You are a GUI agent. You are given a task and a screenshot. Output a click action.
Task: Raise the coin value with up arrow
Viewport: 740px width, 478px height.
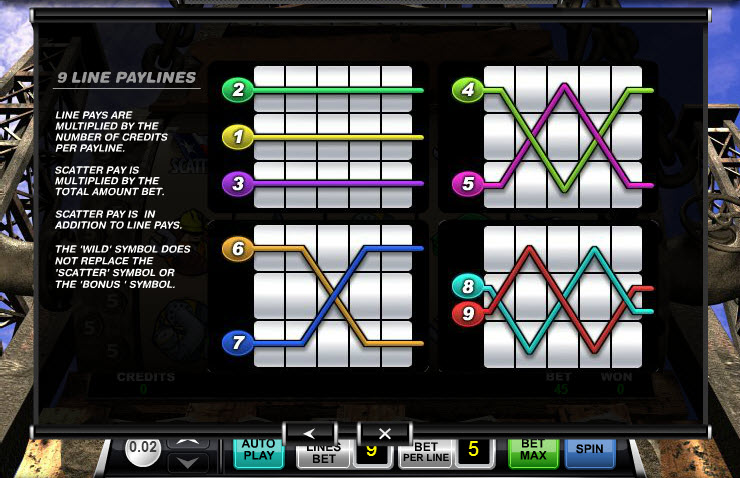pyautogui.click(x=189, y=443)
